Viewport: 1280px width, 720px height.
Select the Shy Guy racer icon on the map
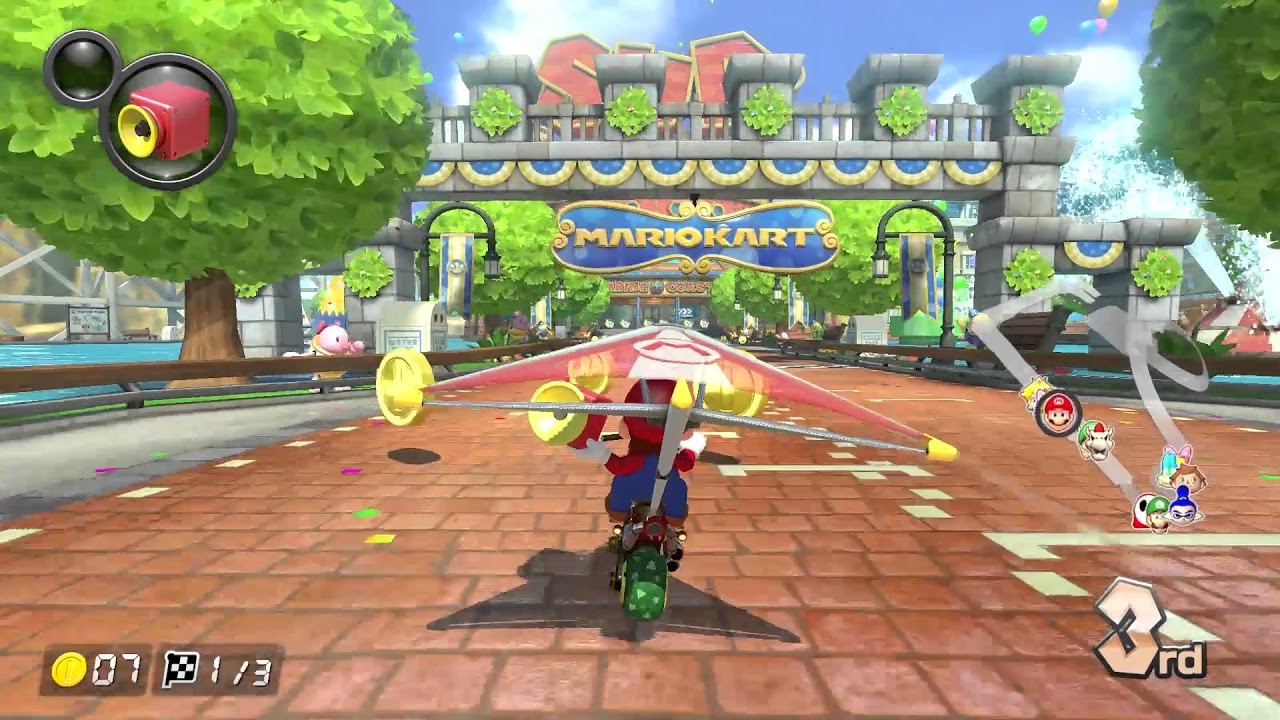click(1142, 506)
